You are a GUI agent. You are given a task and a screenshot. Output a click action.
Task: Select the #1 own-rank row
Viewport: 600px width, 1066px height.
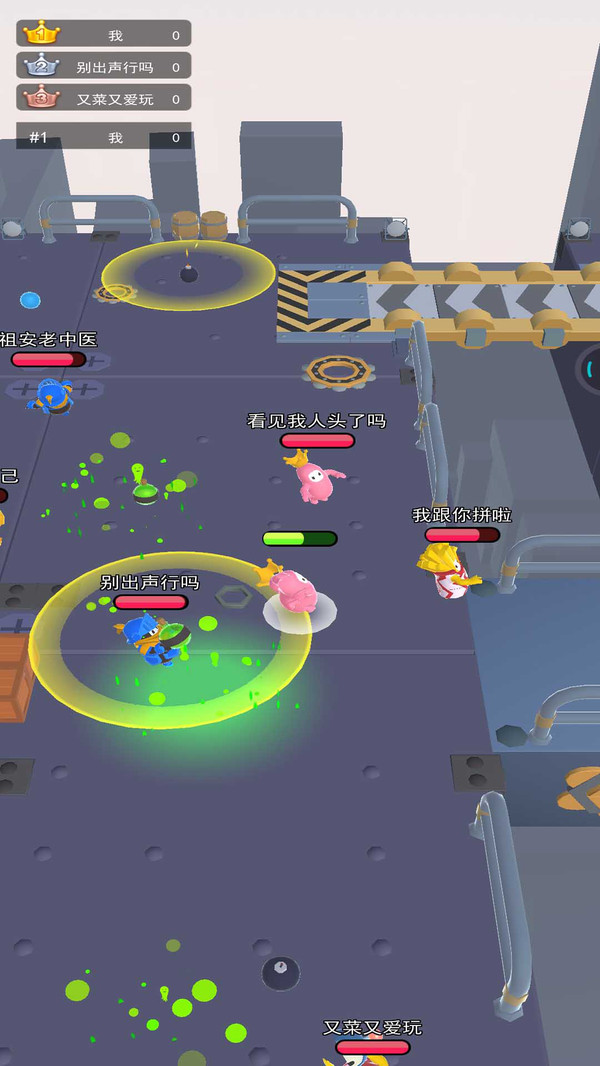104,137
